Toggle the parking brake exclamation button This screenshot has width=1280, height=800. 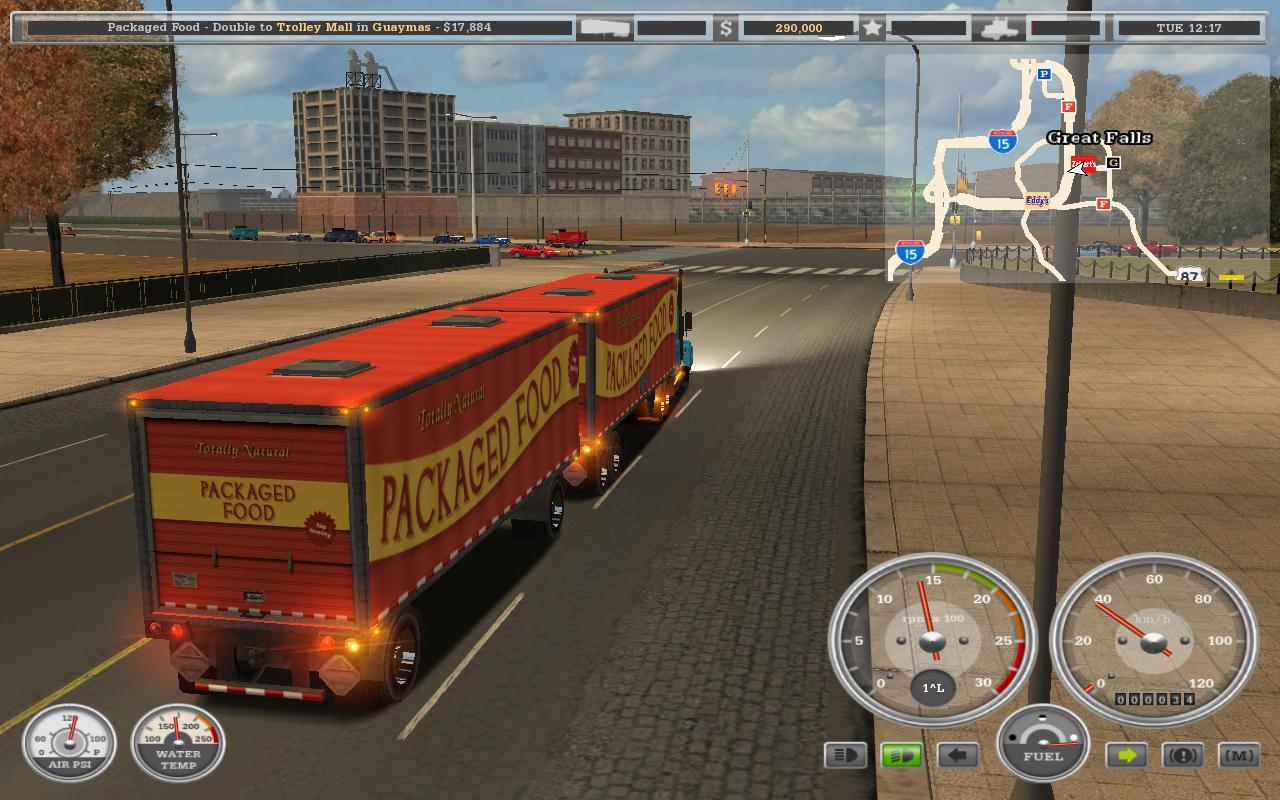(1183, 755)
